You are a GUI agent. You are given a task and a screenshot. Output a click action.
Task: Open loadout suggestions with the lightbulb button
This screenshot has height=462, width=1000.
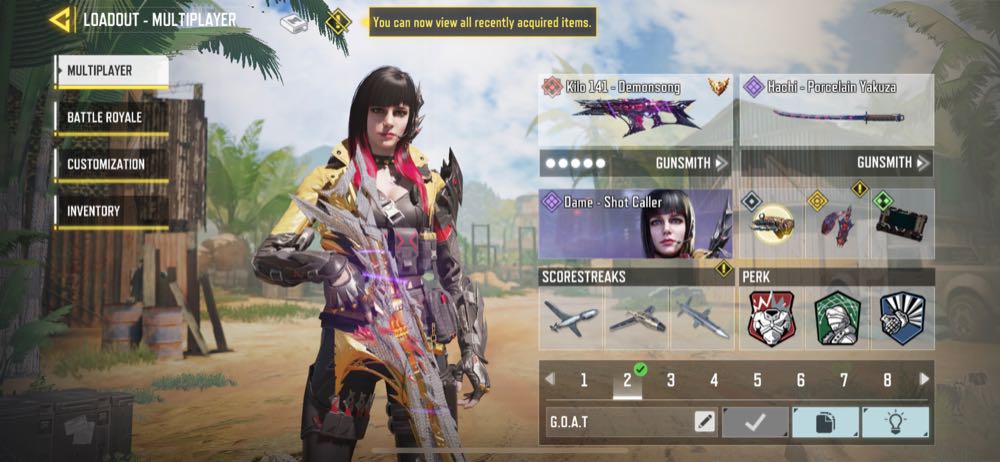[x=895, y=422]
